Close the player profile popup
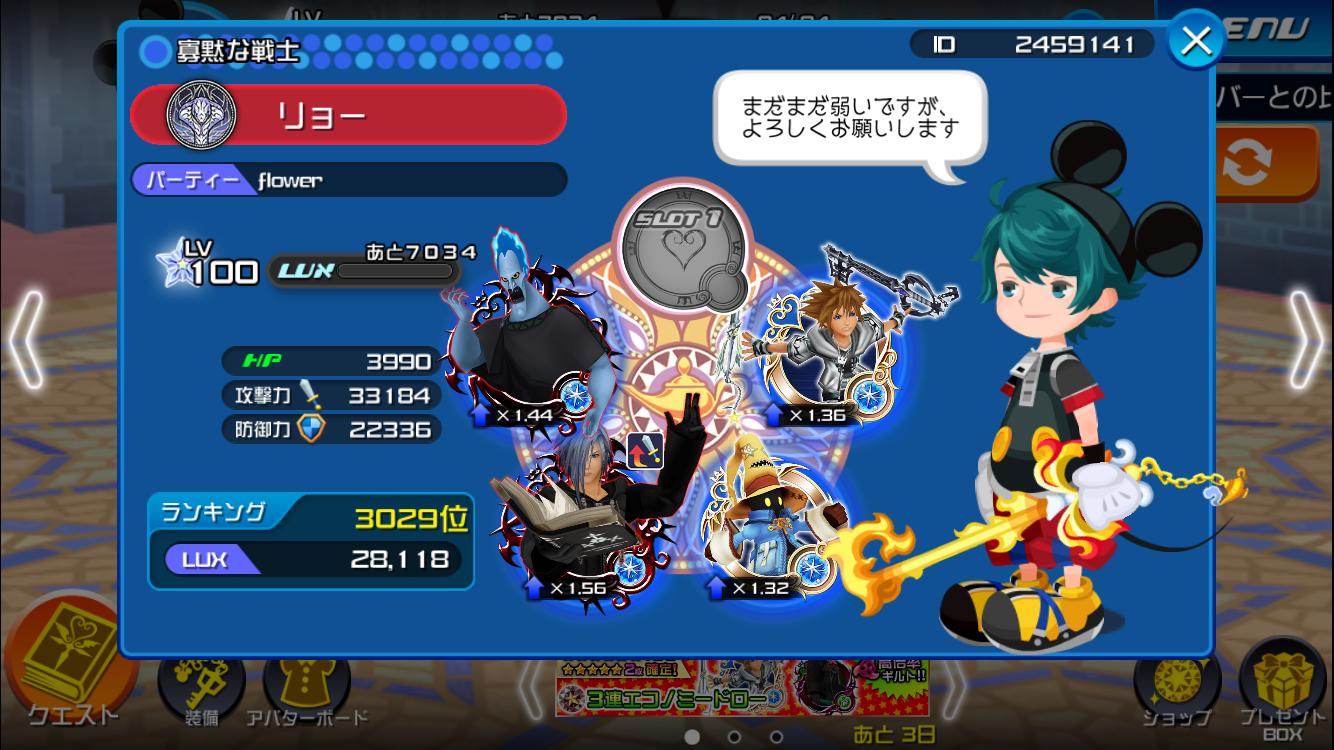Viewport: 1334px width, 750px height. pyautogui.click(x=1196, y=42)
